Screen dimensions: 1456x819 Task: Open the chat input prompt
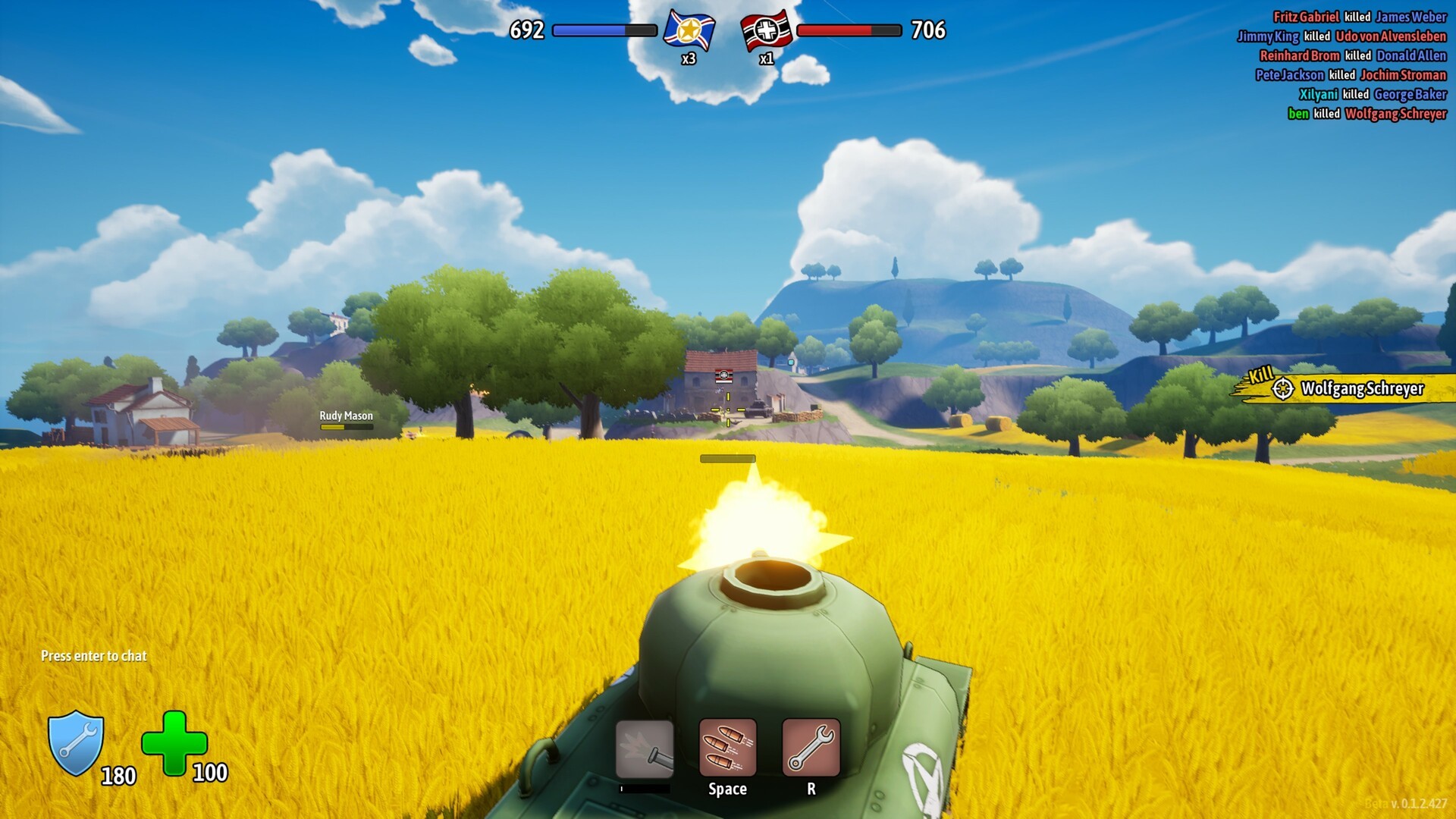94,656
